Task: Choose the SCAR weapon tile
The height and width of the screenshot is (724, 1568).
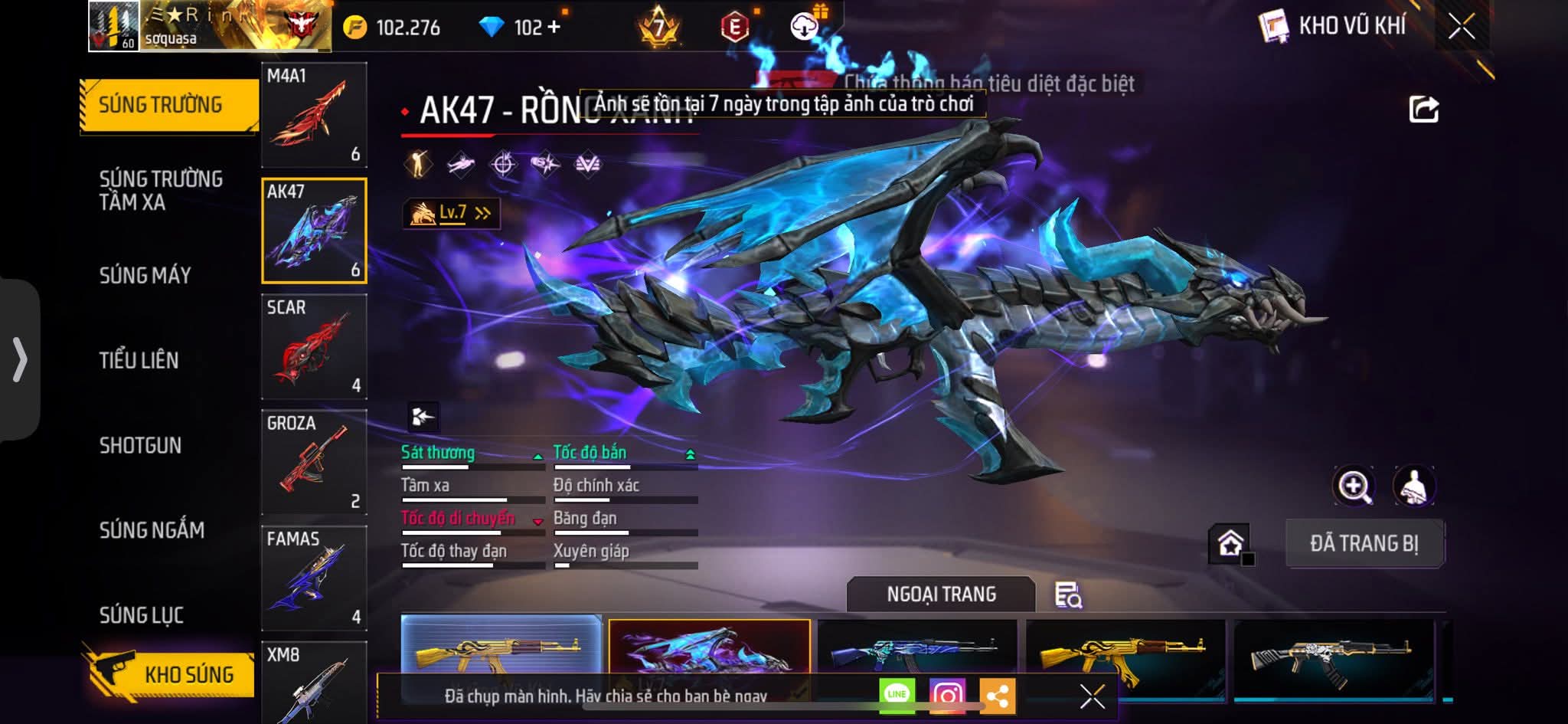Action: (x=314, y=346)
